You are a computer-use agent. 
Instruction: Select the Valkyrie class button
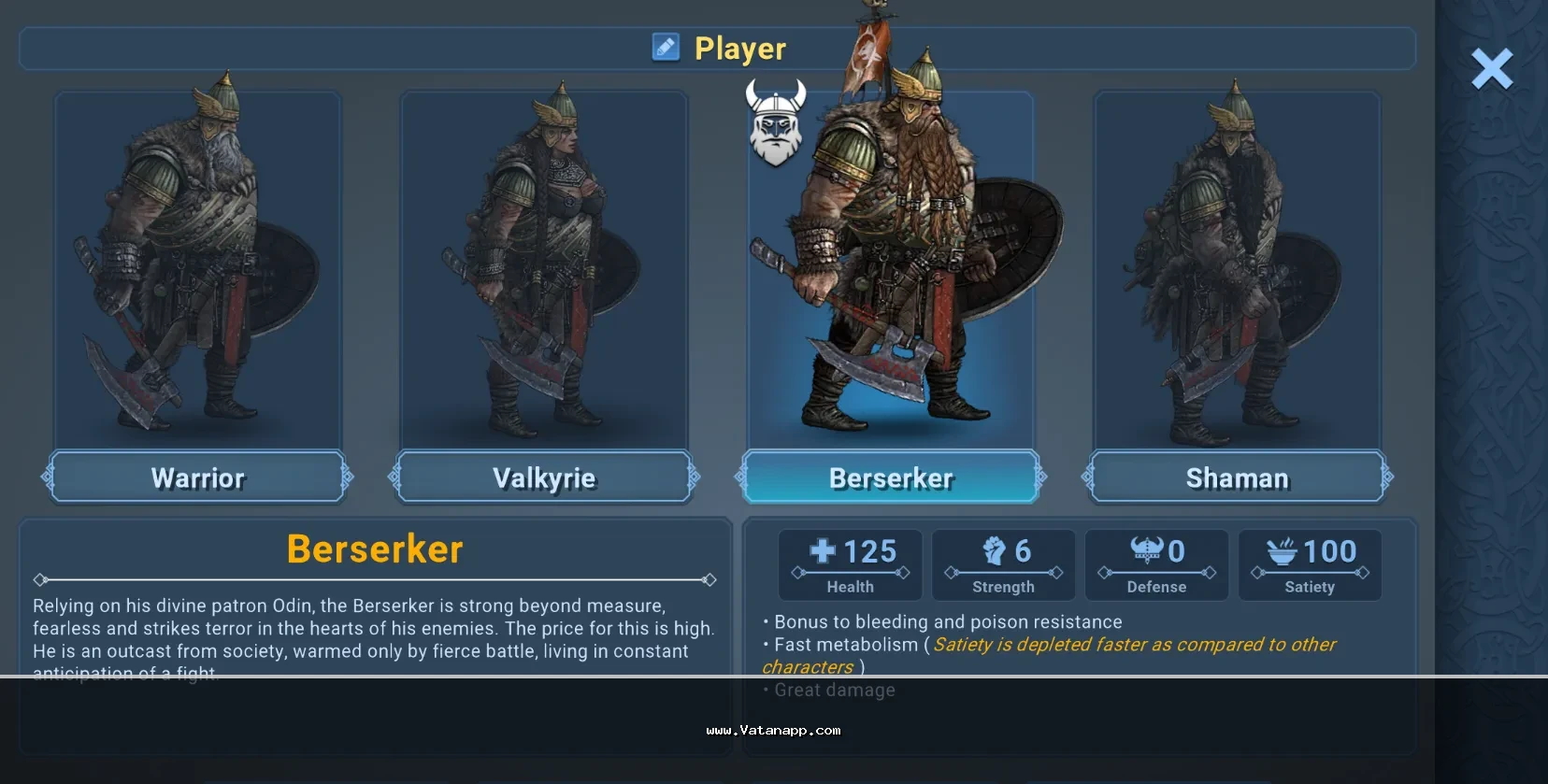click(544, 478)
